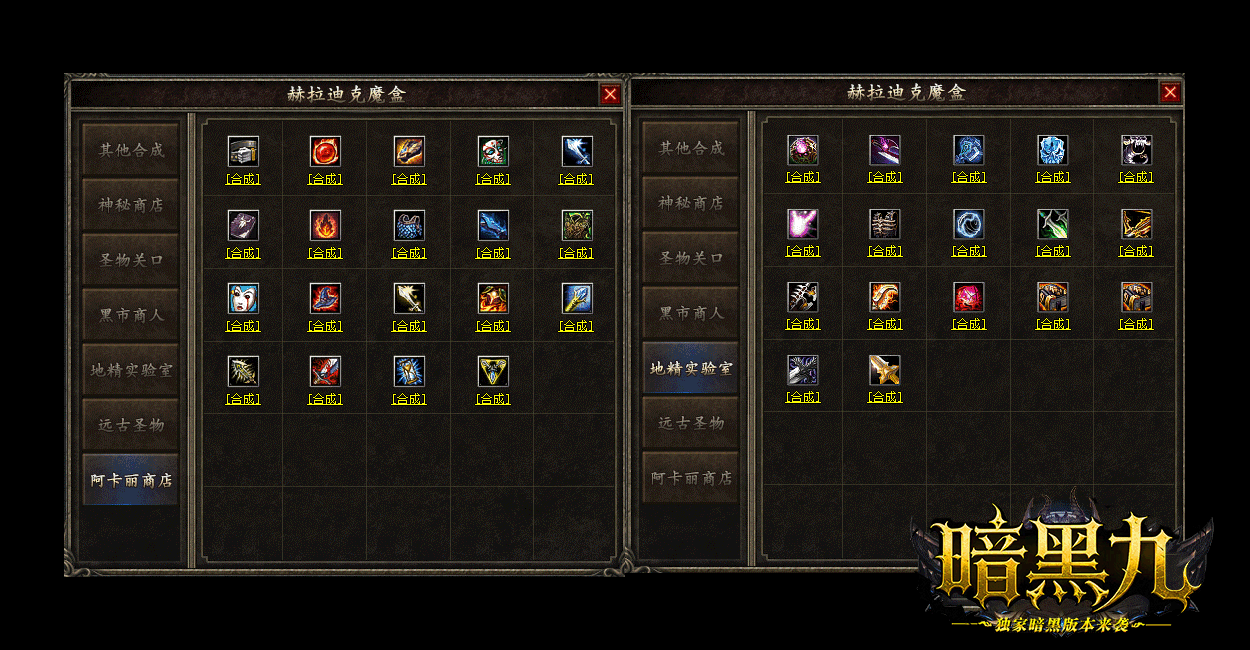Viewport: 1250px width, 650px height.
Task: Select the ice-blue skull item icon
Action: coord(1053,150)
